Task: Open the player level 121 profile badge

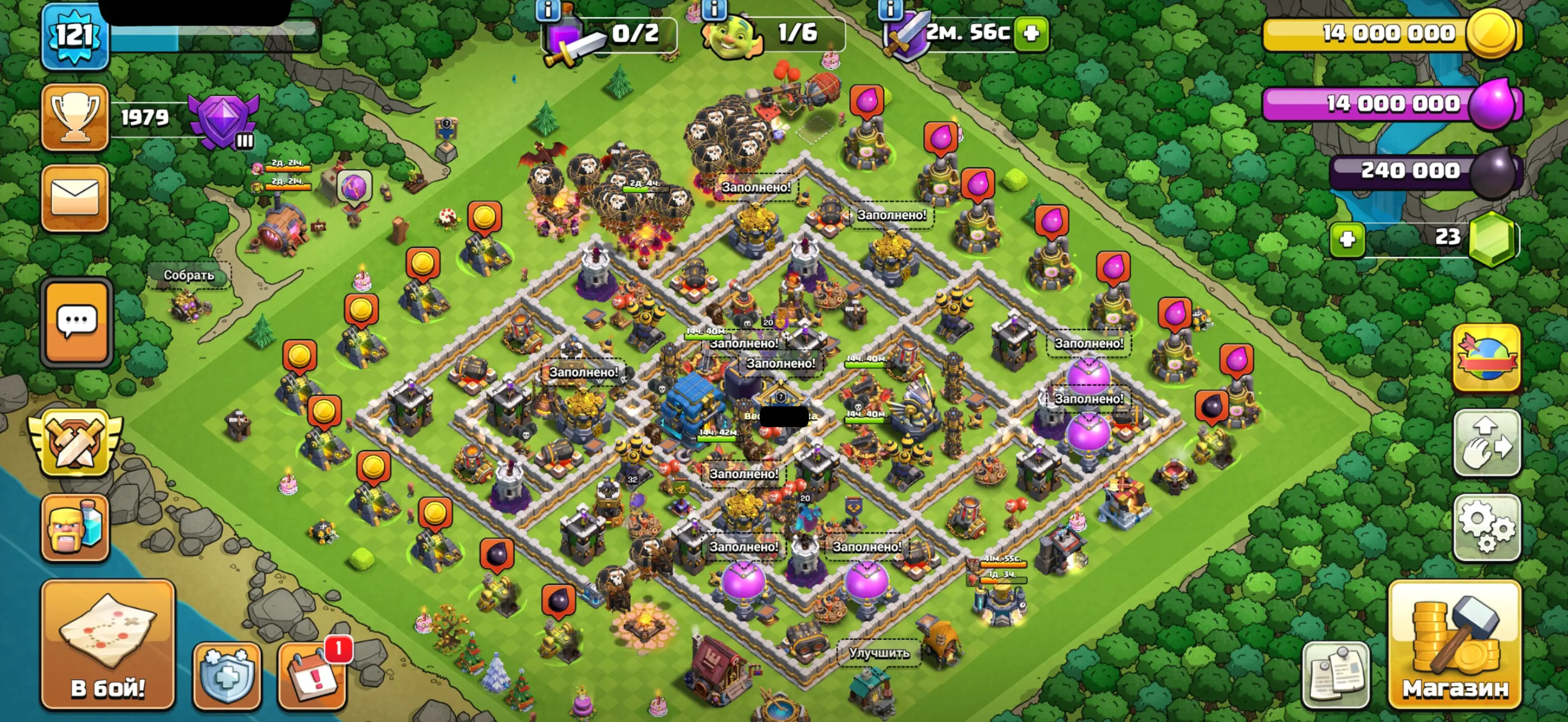Action: click(75, 38)
